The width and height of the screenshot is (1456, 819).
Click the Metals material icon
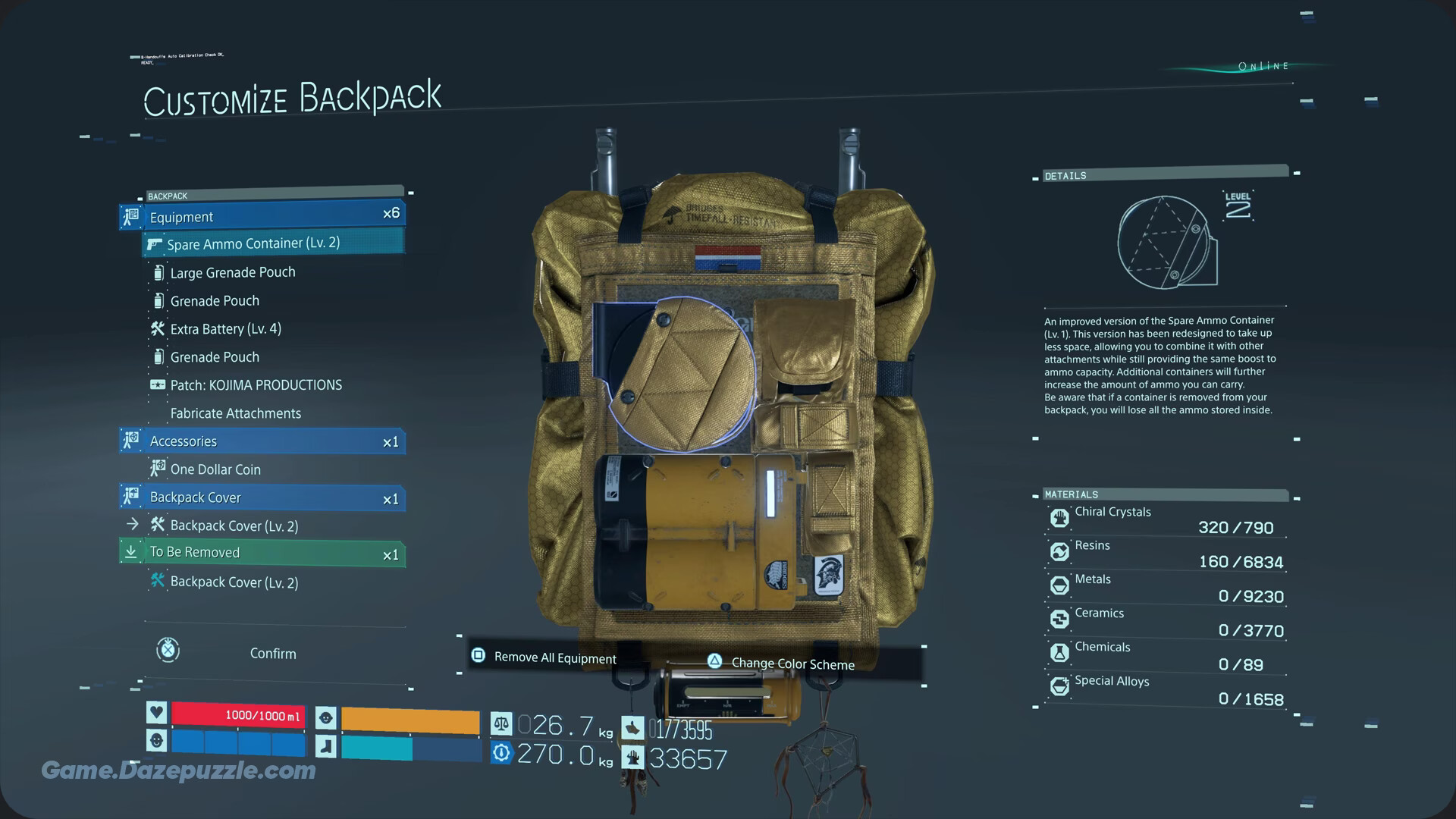(1059, 585)
